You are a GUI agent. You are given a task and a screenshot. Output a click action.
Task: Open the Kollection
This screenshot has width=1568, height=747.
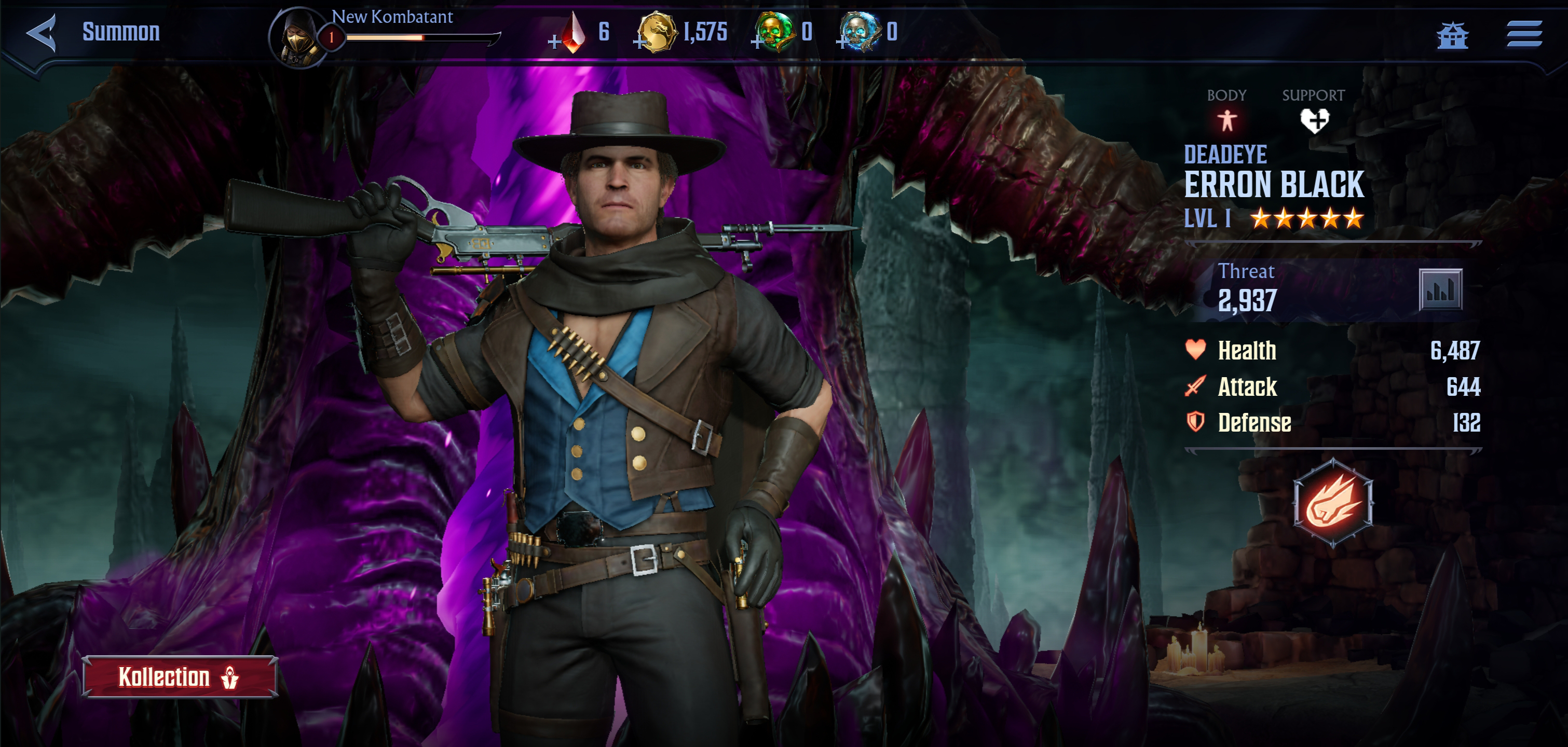pyautogui.click(x=180, y=676)
